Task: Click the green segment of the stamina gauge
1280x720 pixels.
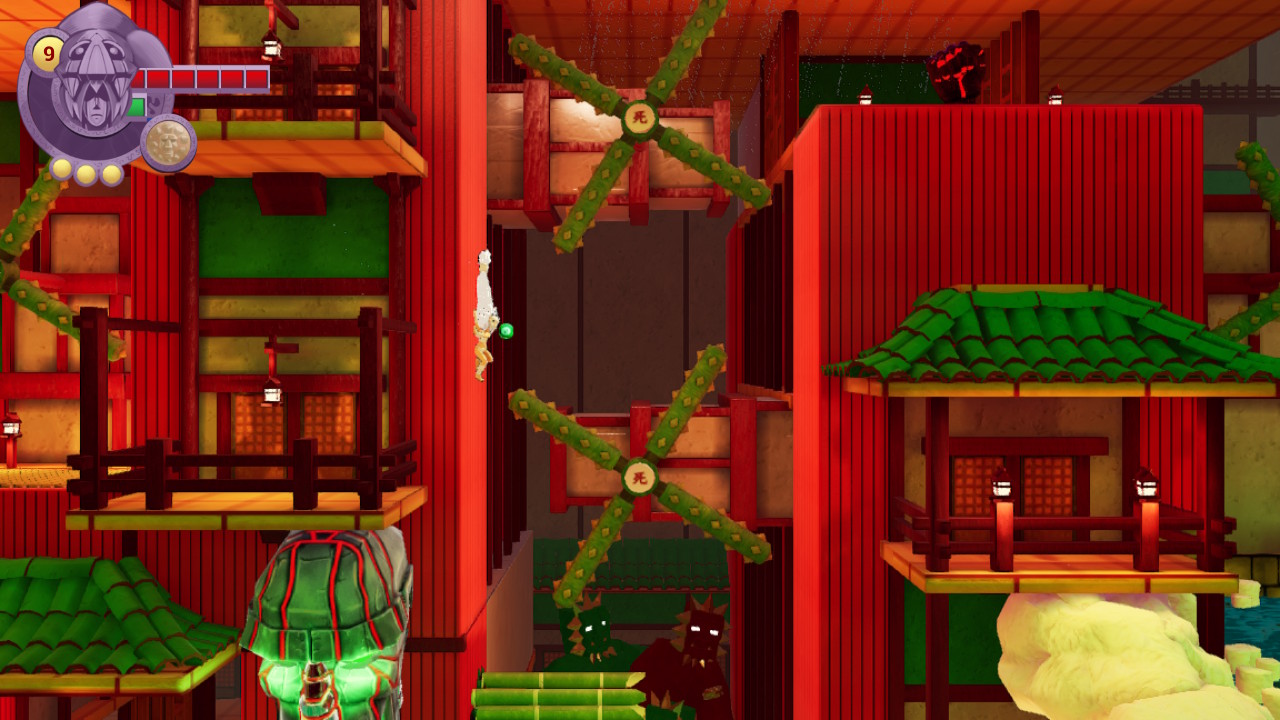Action: coord(137,106)
